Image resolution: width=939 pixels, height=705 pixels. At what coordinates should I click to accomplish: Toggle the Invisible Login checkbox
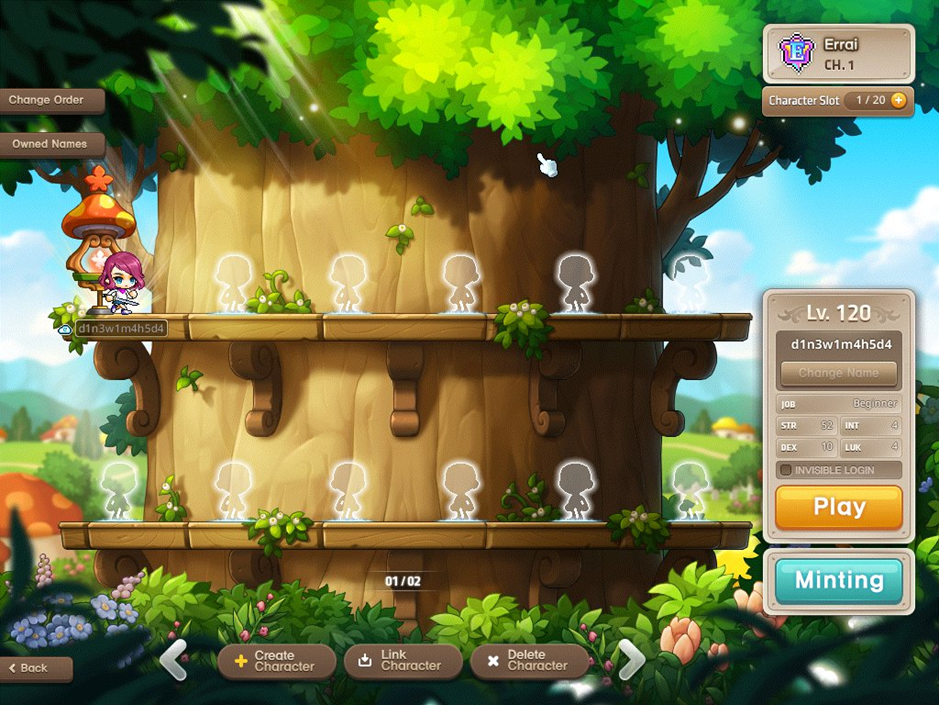[x=786, y=470]
